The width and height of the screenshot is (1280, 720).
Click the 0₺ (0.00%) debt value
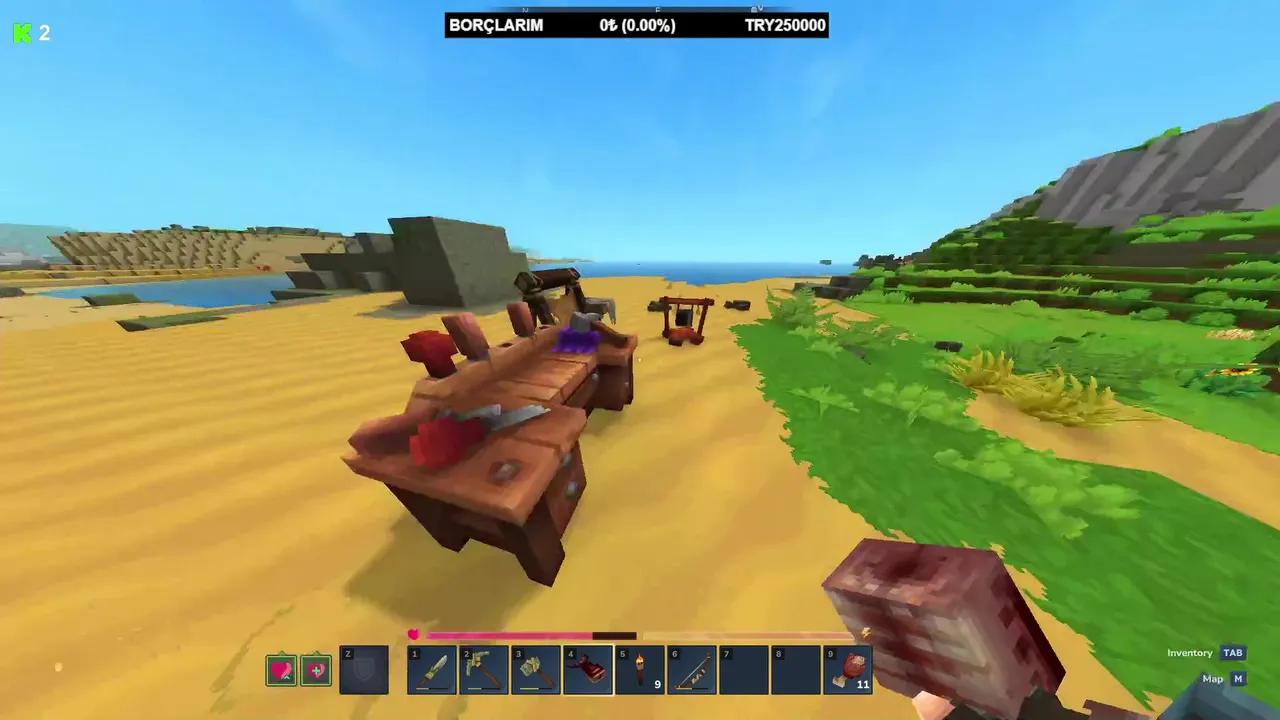coord(637,25)
